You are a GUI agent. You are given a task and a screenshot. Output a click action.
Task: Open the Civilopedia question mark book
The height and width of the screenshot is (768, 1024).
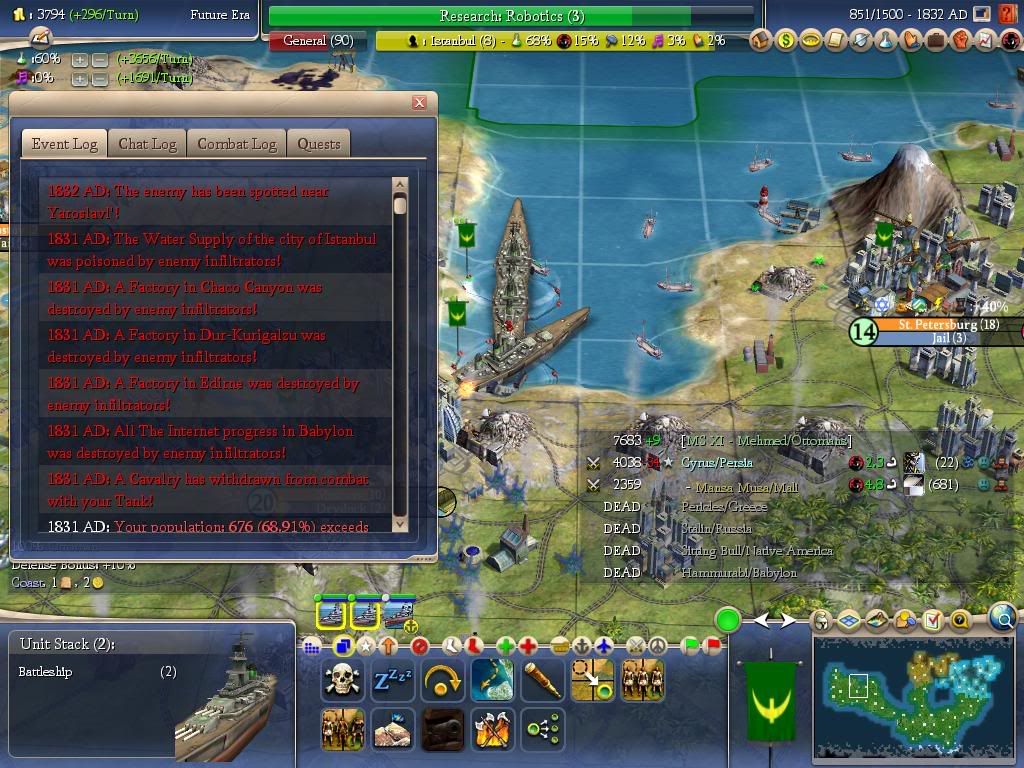click(x=1007, y=14)
